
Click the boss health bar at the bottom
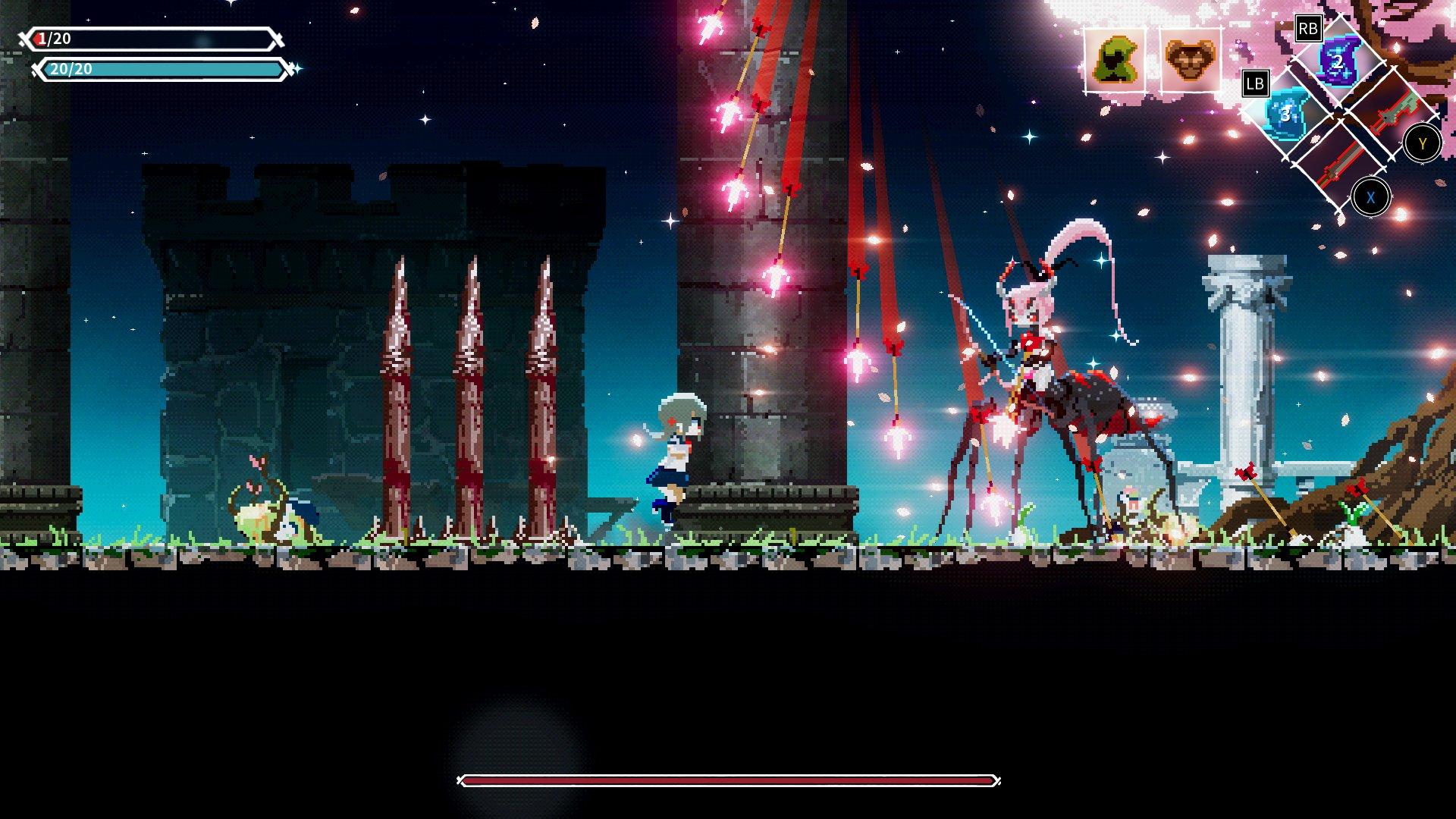[x=728, y=778]
